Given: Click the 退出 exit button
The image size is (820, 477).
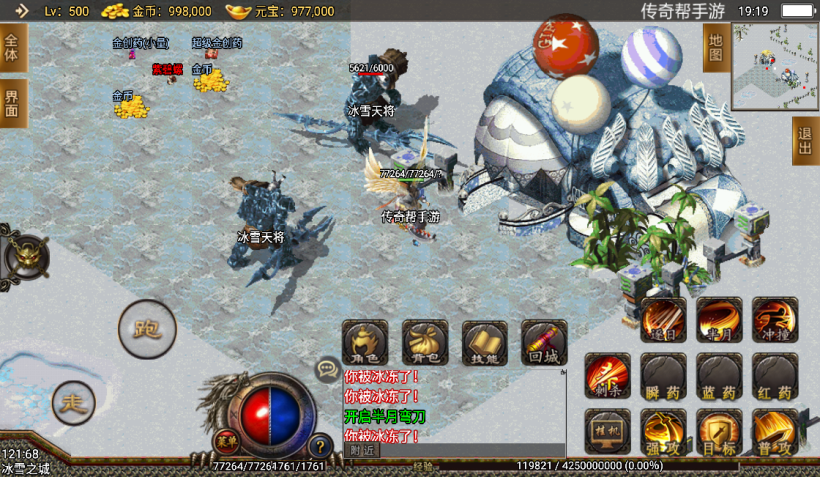Looking at the screenshot, I should click(805, 140).
